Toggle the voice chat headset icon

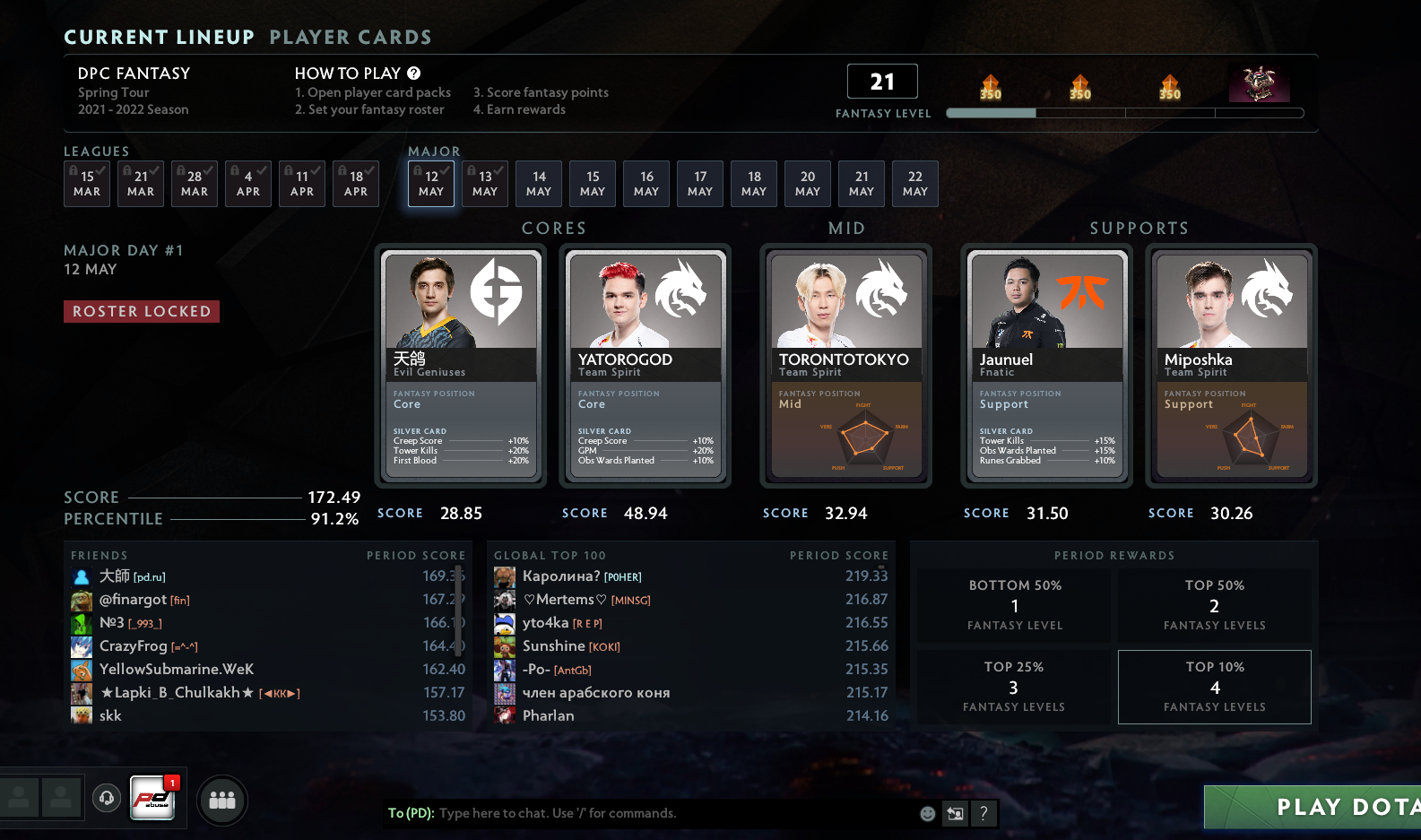(x=107, y=798)
